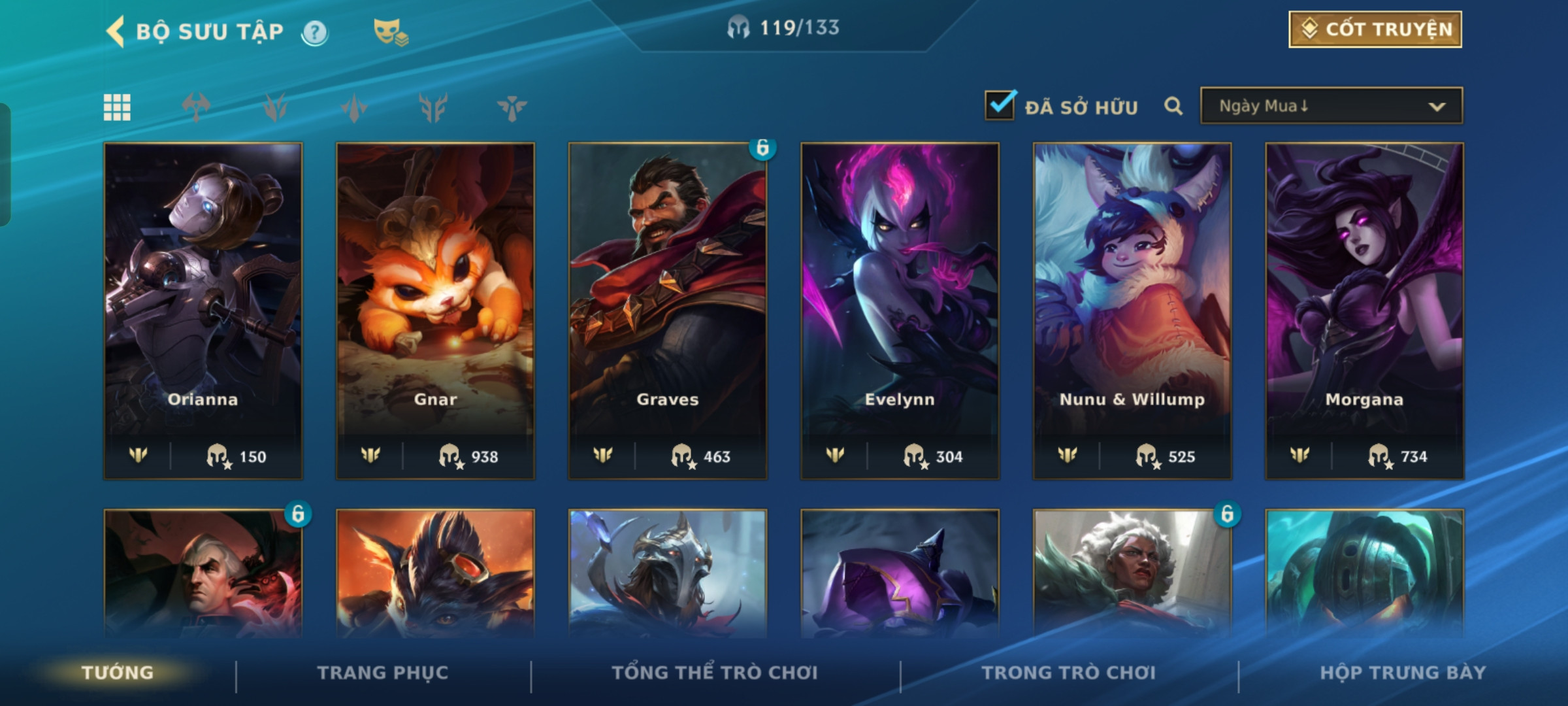
Task: Switch to the Trang Phục tab
Action: (383, 673)
